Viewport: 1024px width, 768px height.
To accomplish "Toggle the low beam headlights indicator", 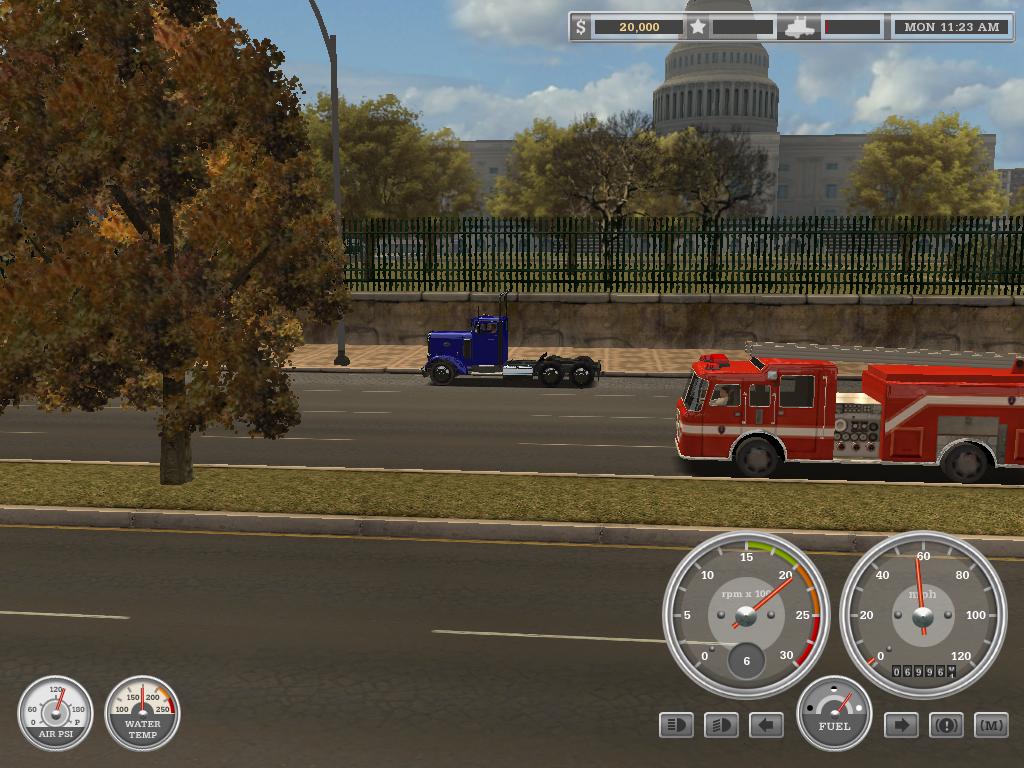I will click(x=721, y=725).
